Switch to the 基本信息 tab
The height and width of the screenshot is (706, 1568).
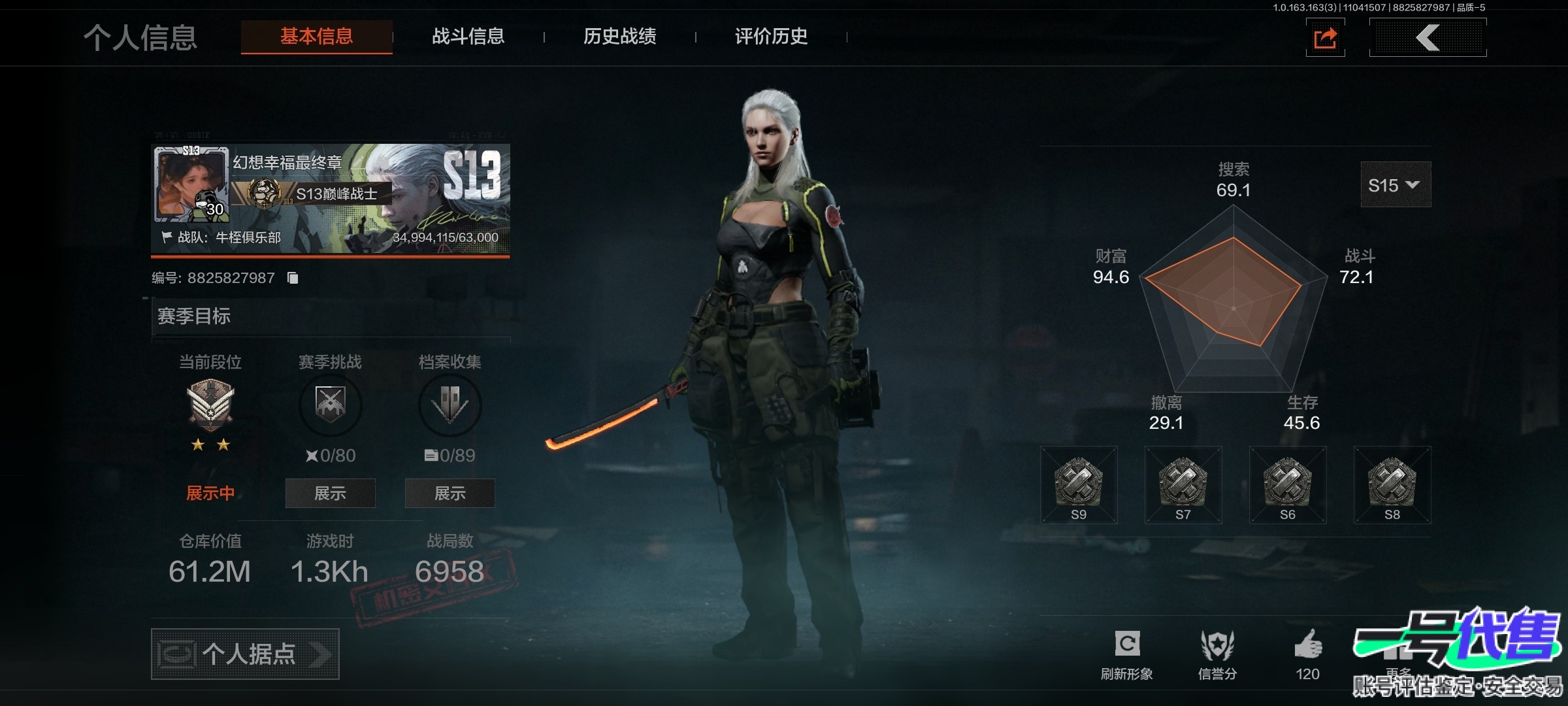tap(316, 37)
